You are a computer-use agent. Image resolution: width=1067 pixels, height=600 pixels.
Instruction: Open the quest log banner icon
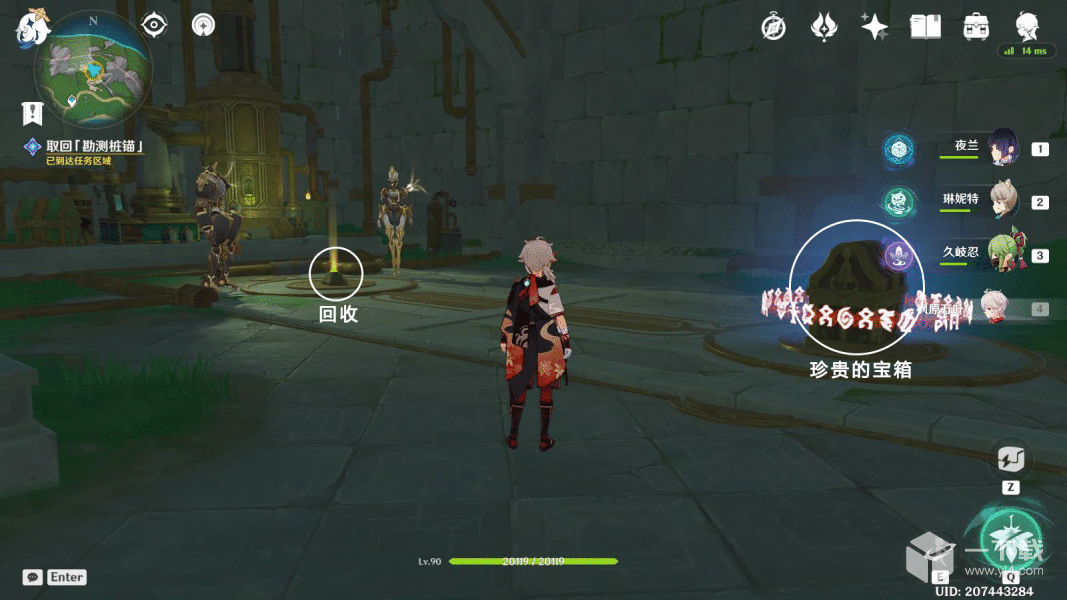pyautogui.click(x=33, y=113)
